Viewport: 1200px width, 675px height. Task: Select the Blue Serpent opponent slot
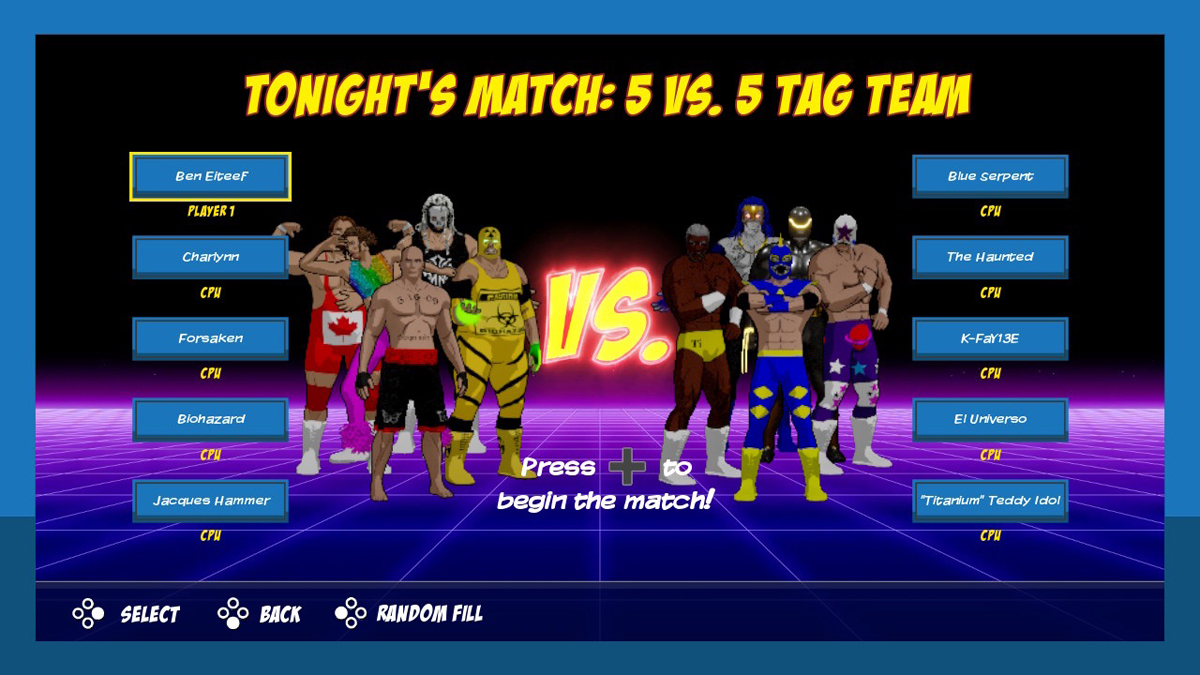point(990,176)
